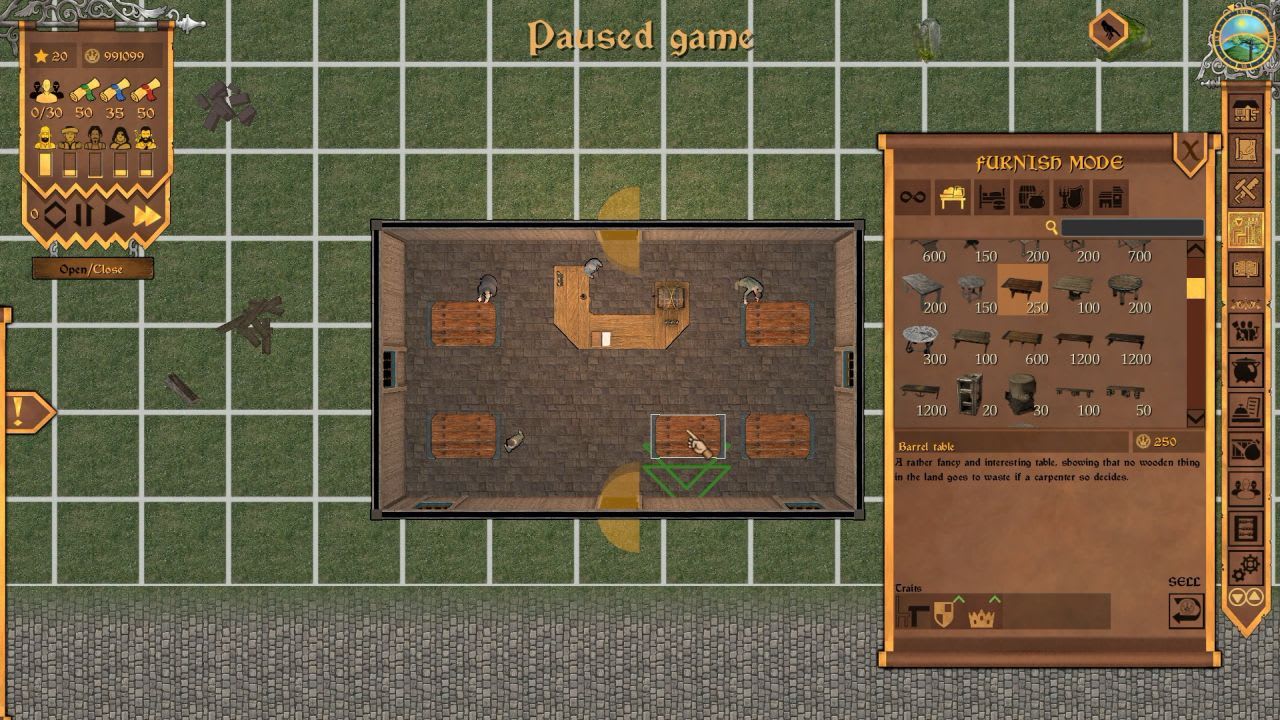
Task: Collapse the sidebar using the arrow buttons
Action: 1246,595
